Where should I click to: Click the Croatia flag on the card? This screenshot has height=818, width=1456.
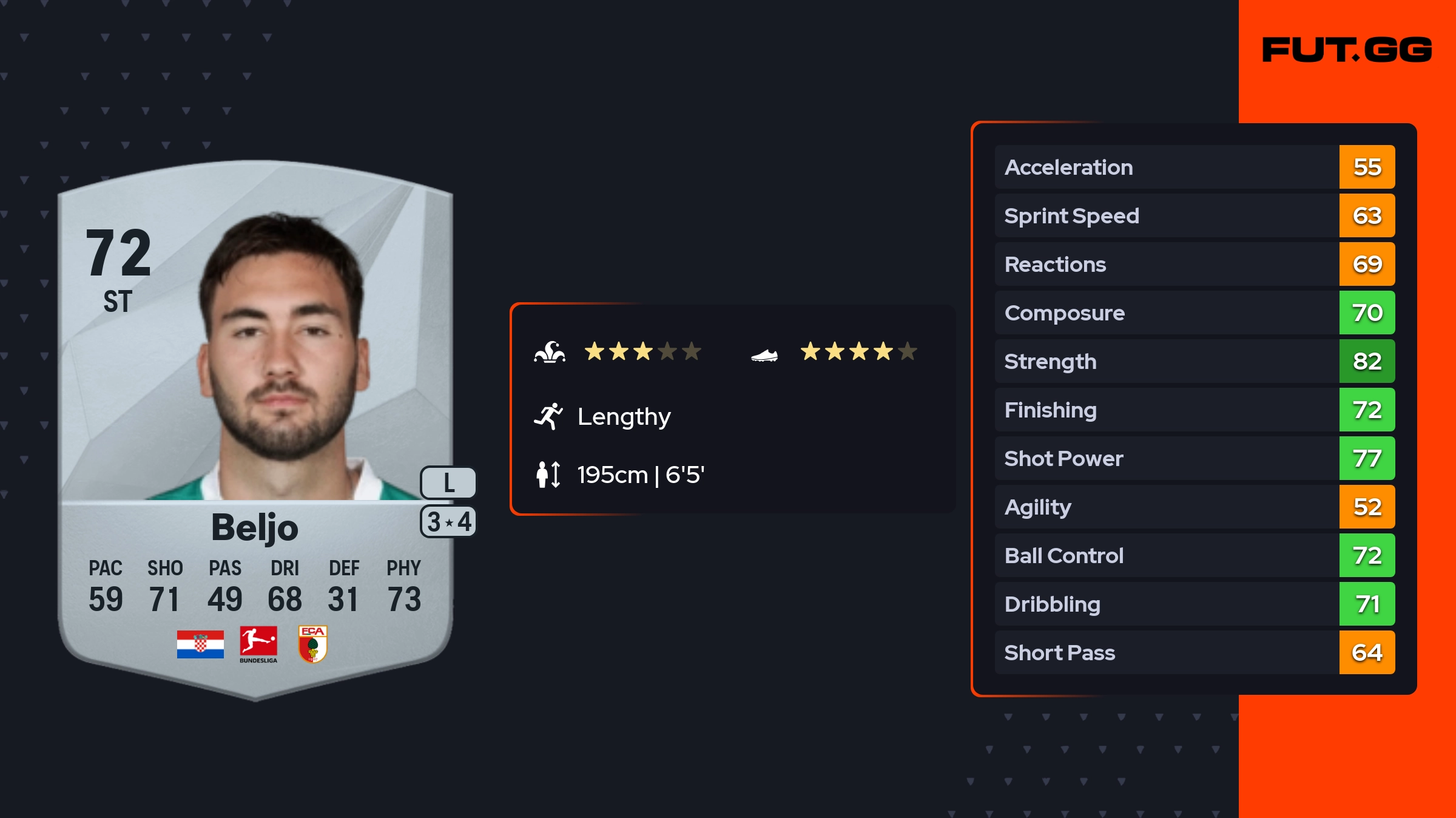point(200,644)
